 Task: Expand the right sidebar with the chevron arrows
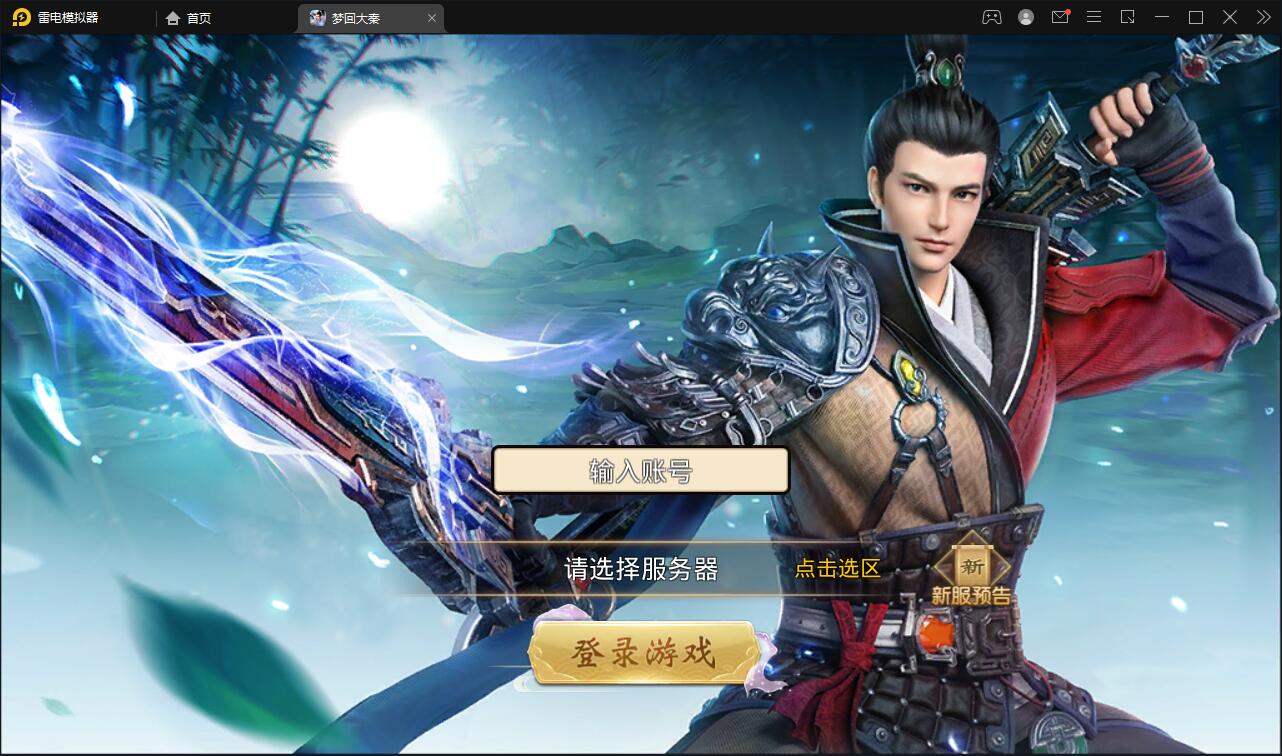coord(1263,17)
